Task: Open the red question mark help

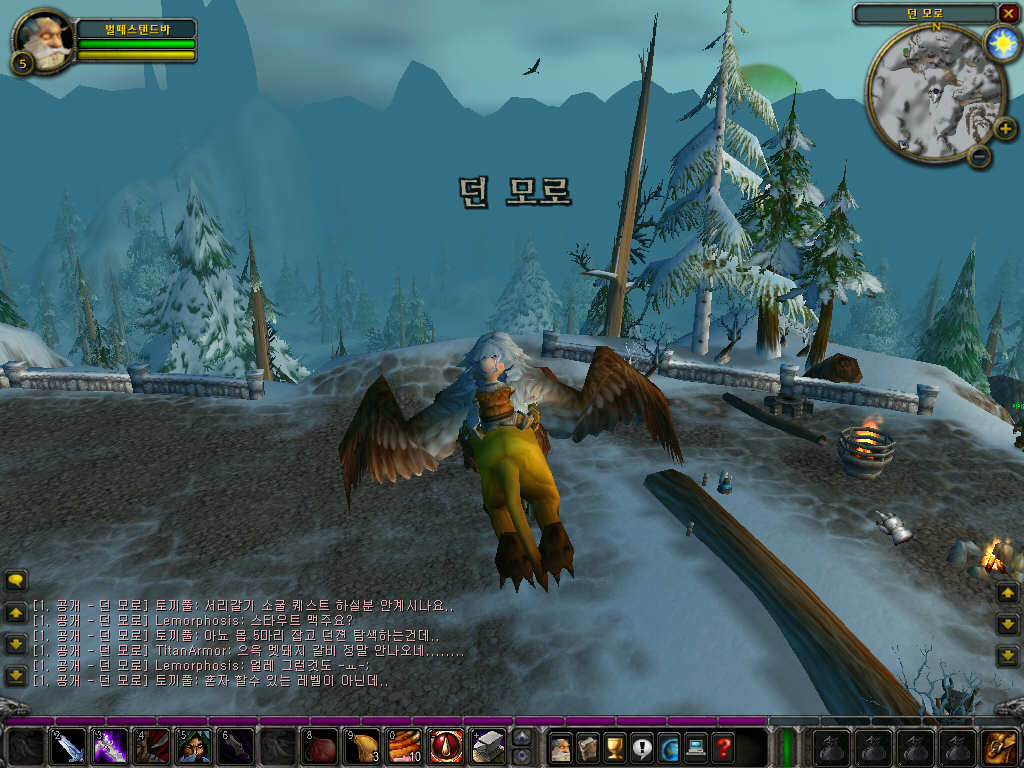Action: pos(722,747)
